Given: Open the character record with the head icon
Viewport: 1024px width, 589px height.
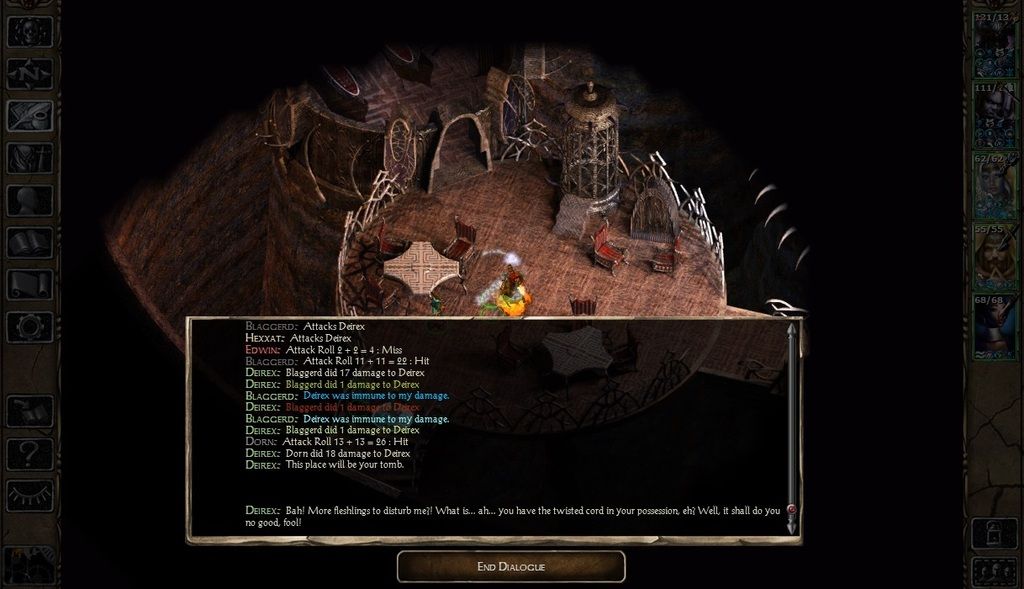Looking at the screenshot, I should point(30,200).
